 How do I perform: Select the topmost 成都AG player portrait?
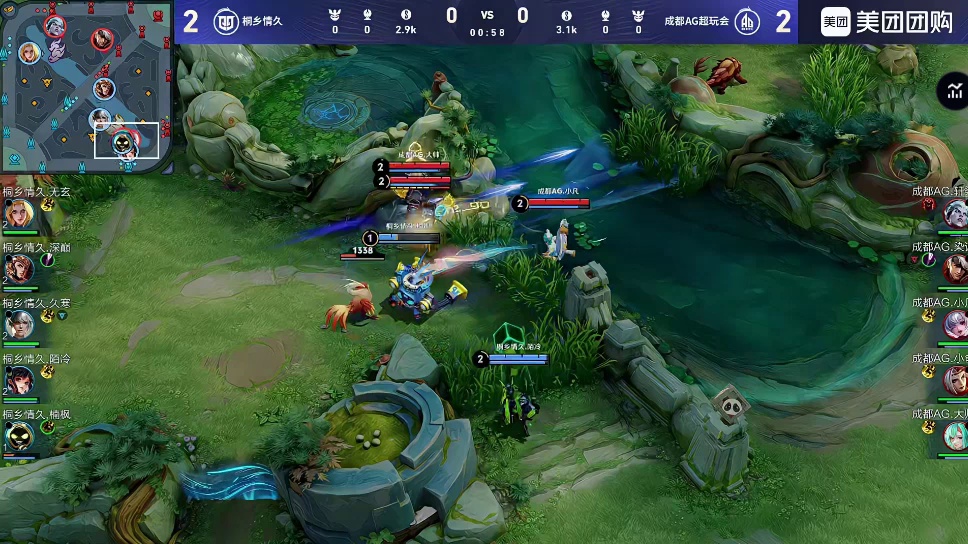[954, 213]
